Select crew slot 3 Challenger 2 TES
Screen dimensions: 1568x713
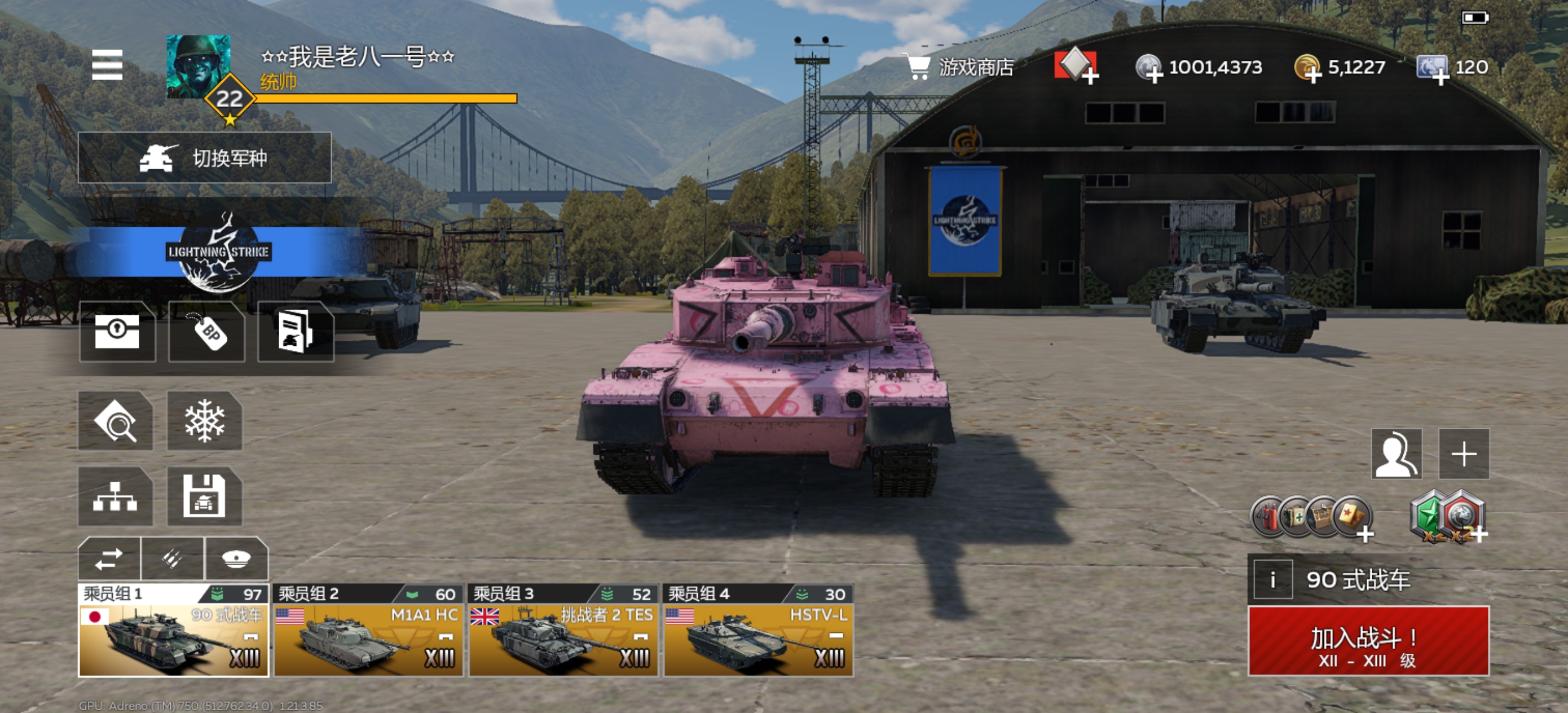(563, 631)
